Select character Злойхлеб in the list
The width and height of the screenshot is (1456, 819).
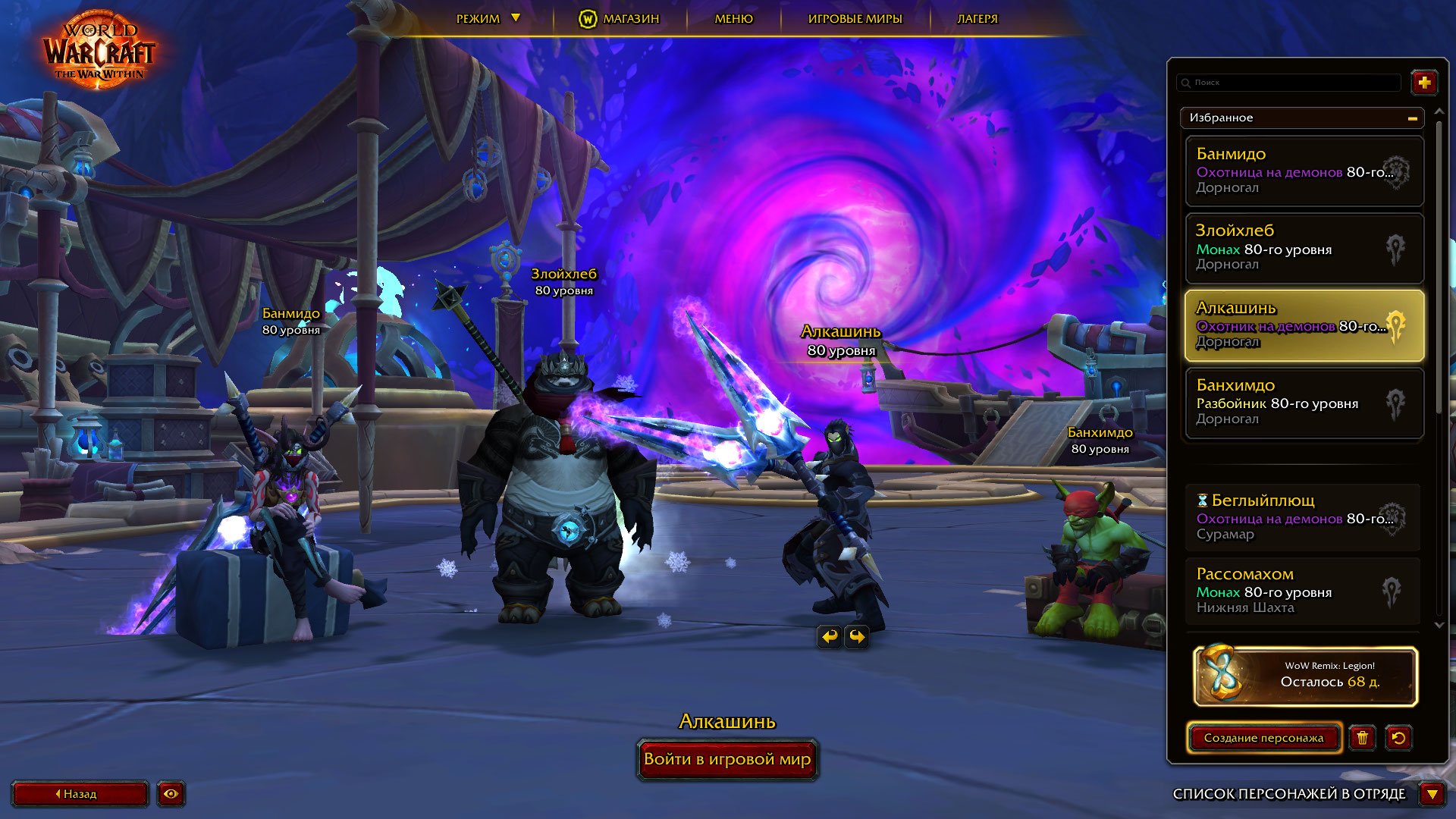pos(1304,248)
